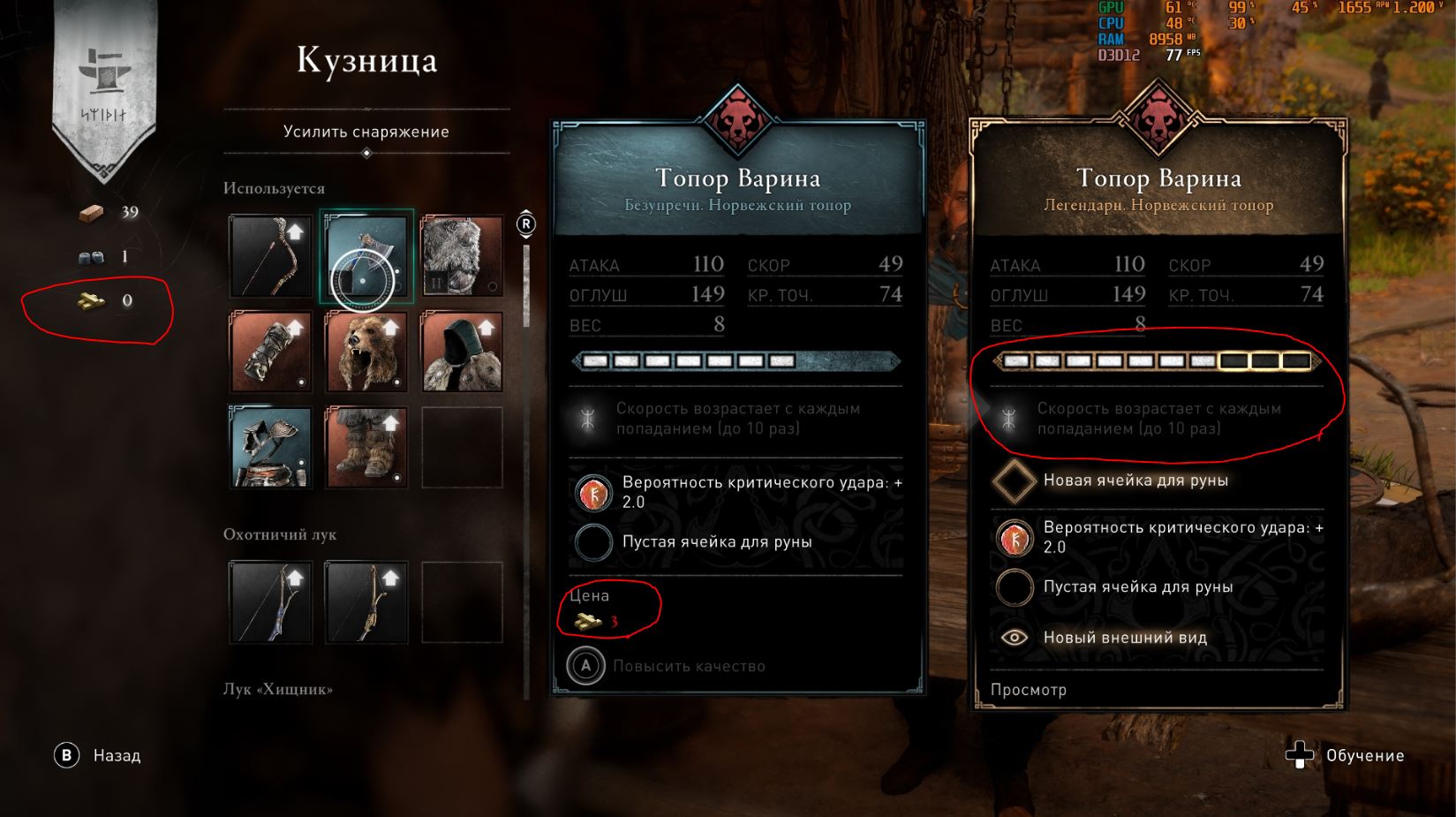Select the tan-gripped hunter bow slot

pos(366,602)
